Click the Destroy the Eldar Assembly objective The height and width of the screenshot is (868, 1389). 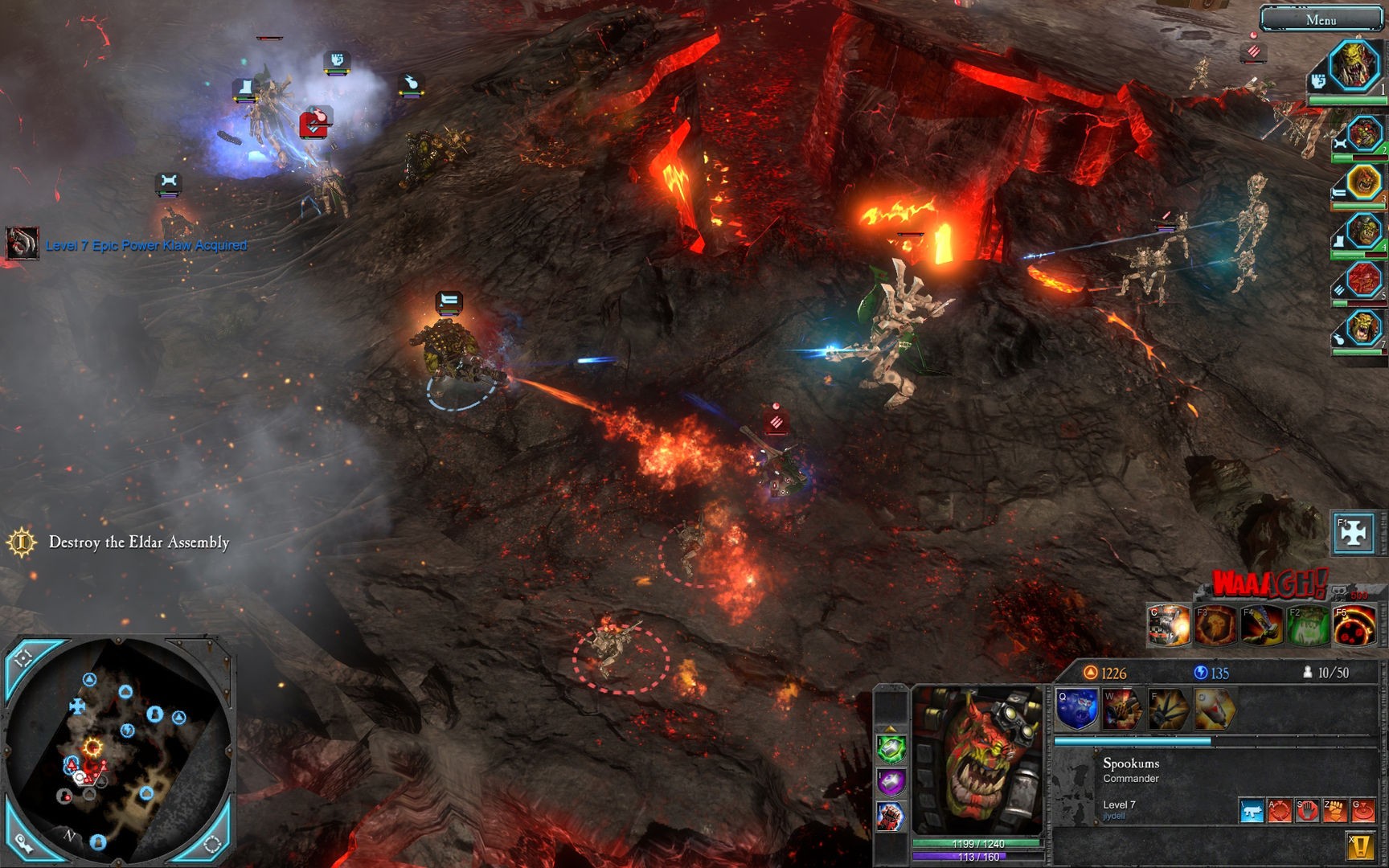[x=138, y=542]
